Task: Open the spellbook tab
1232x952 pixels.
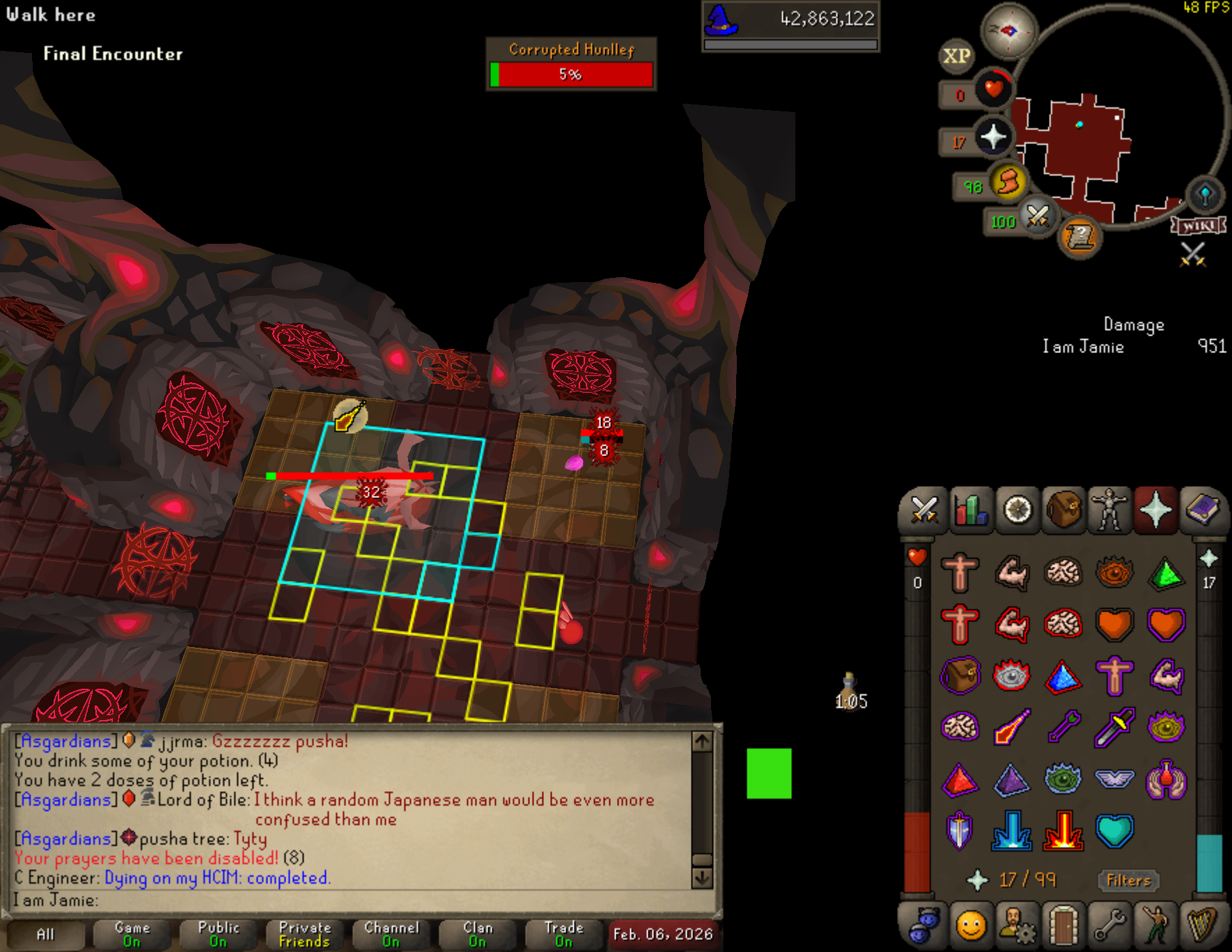Action: [x=1202, y=510]
